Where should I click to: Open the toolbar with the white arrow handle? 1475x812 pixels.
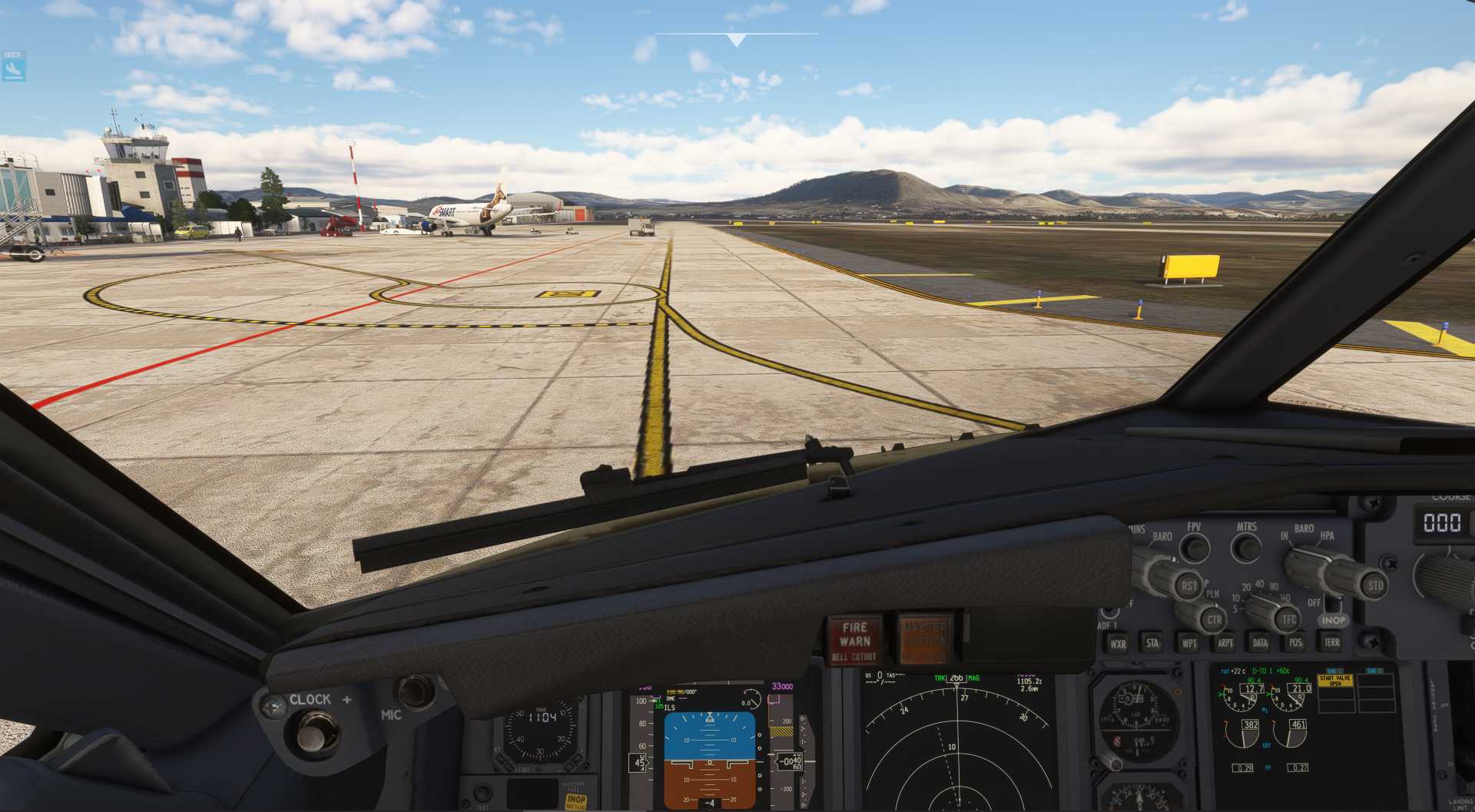click(736, 39)
